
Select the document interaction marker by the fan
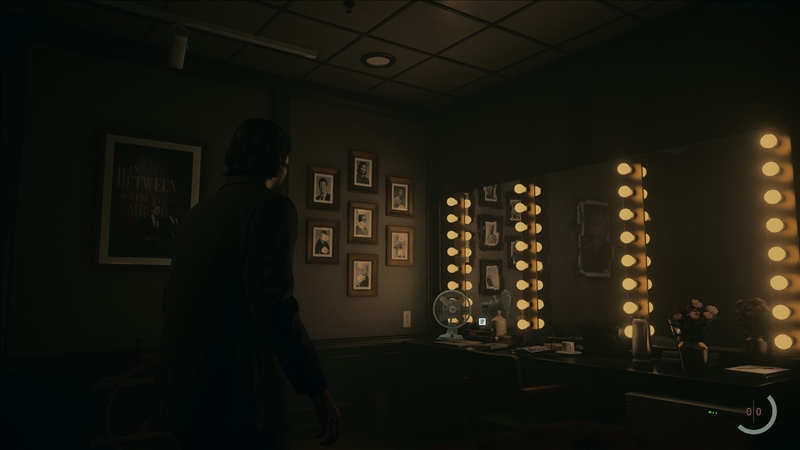482,322
